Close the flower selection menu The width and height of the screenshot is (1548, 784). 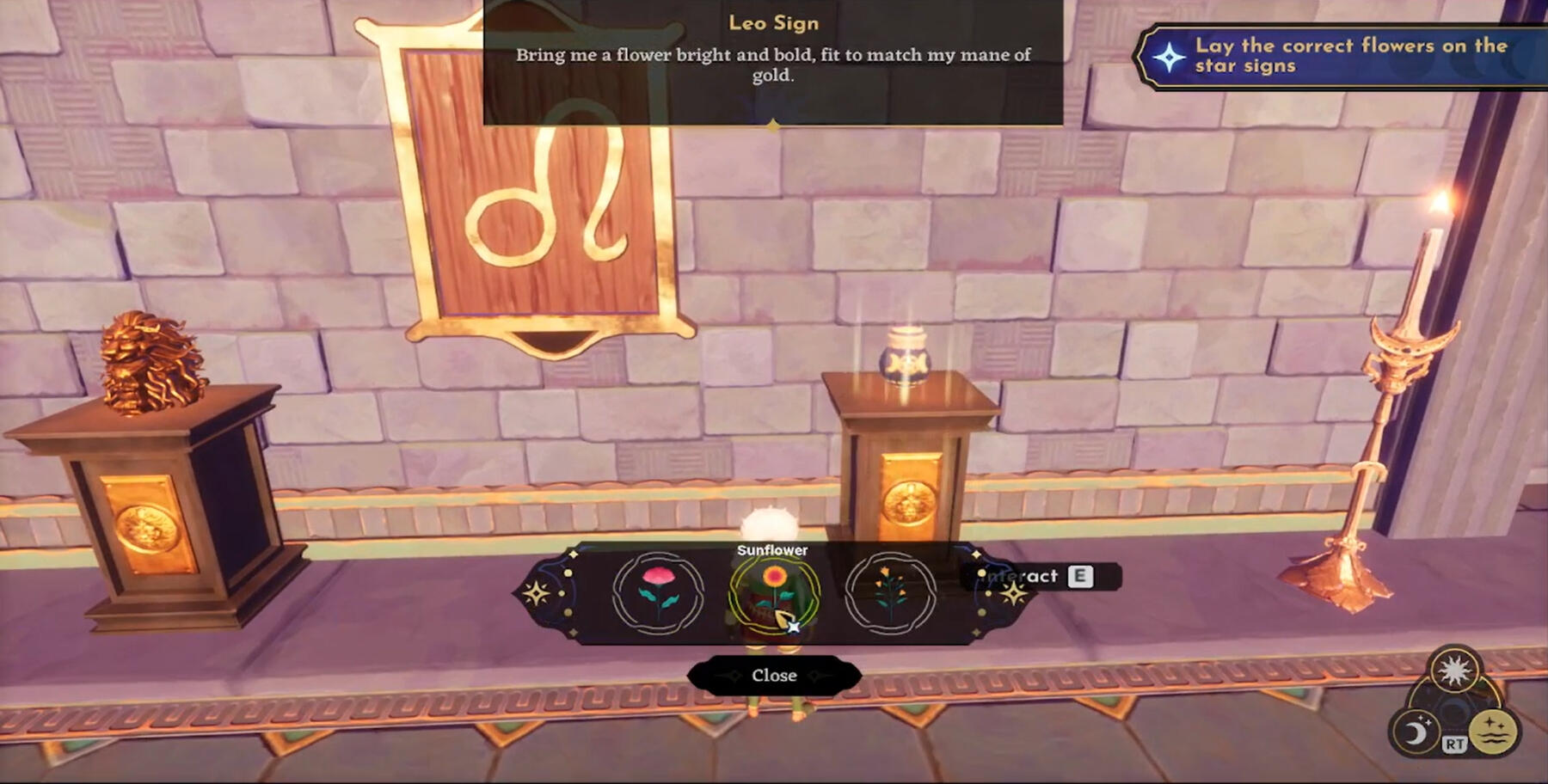[772, 675]
